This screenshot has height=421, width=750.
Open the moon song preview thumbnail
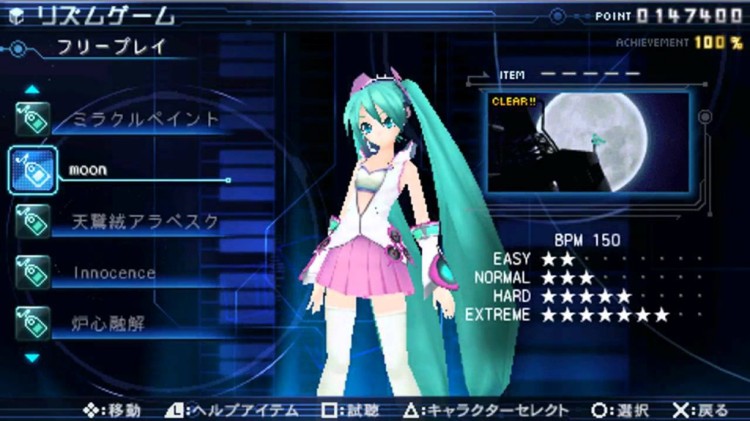tap(588, 141)
